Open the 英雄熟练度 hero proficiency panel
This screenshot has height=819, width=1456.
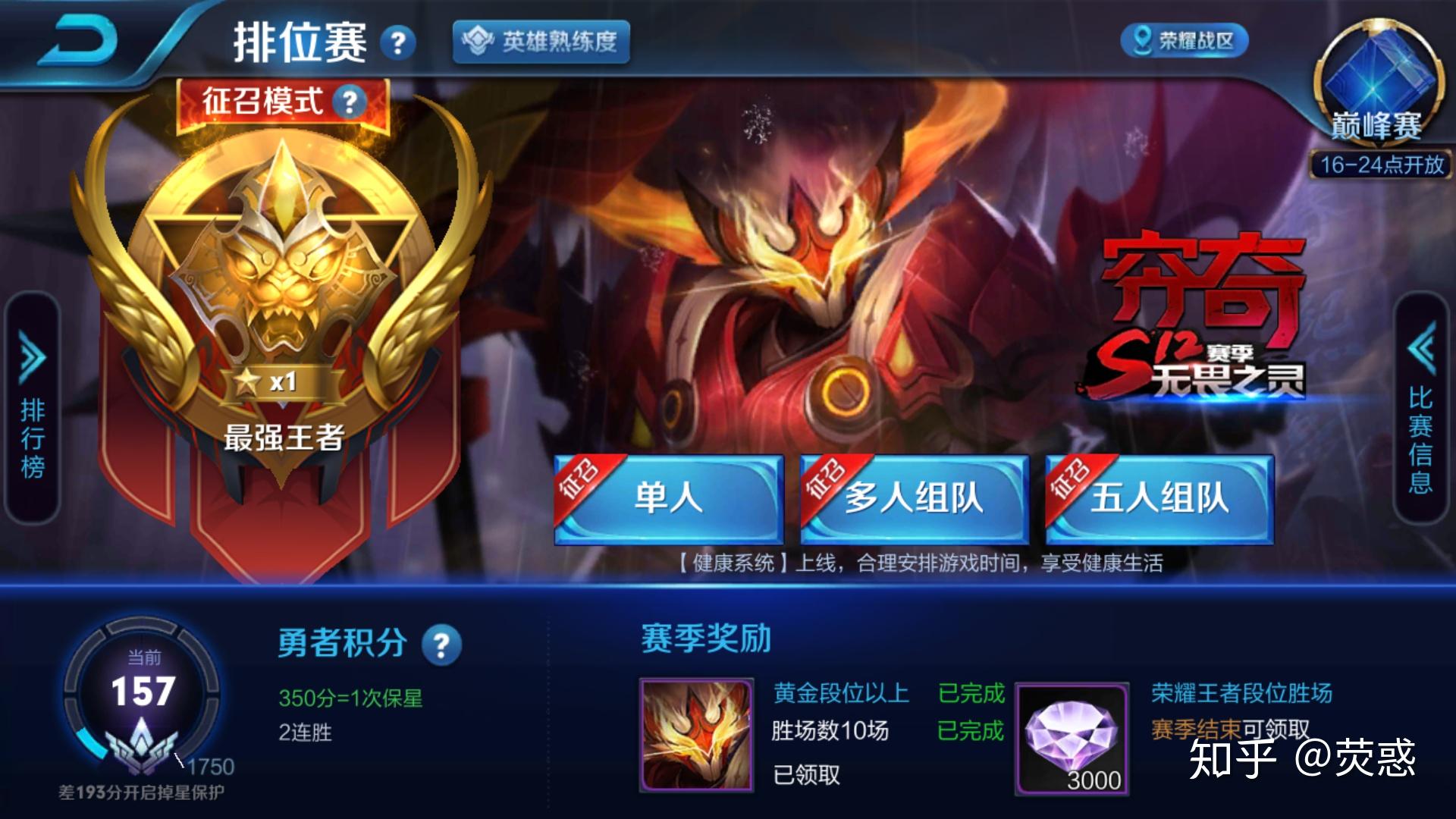541,43
